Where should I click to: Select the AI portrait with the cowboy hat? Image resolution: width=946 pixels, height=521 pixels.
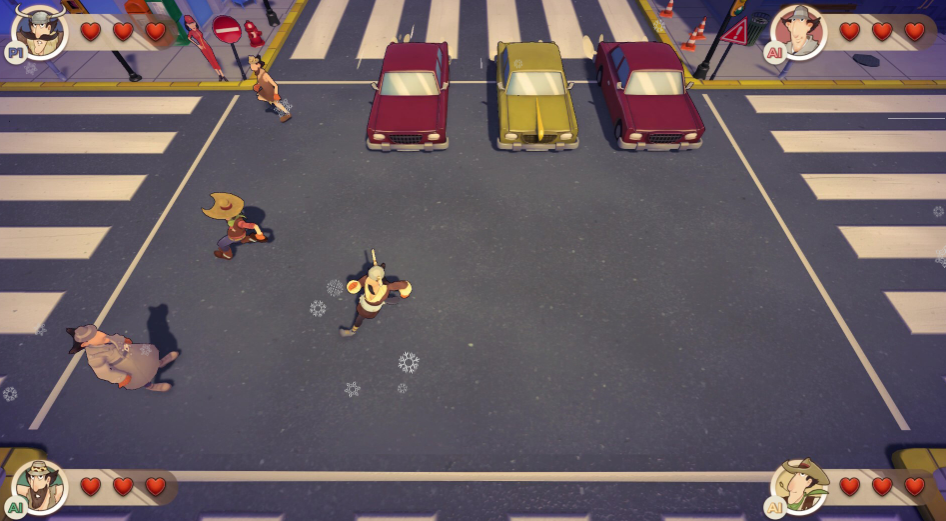point(799,486)
